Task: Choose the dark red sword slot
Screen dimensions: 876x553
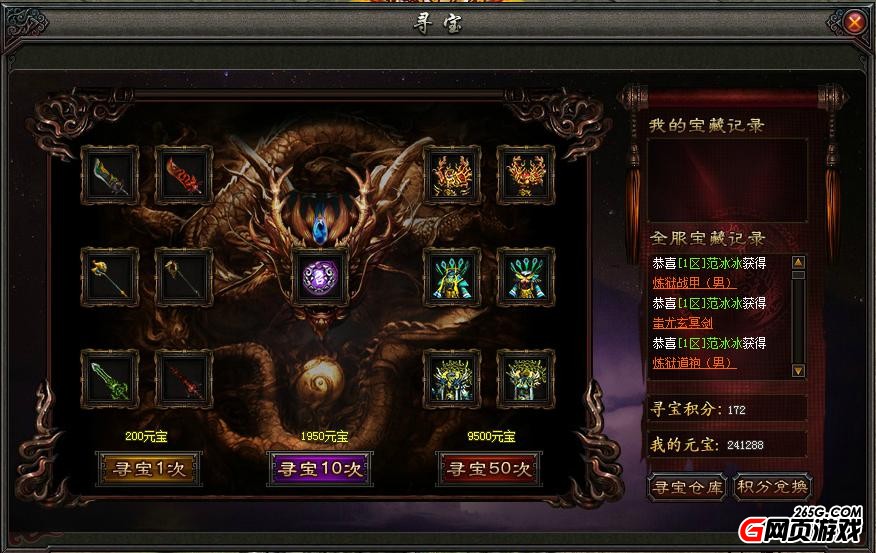Action: (x=183, y=379)
